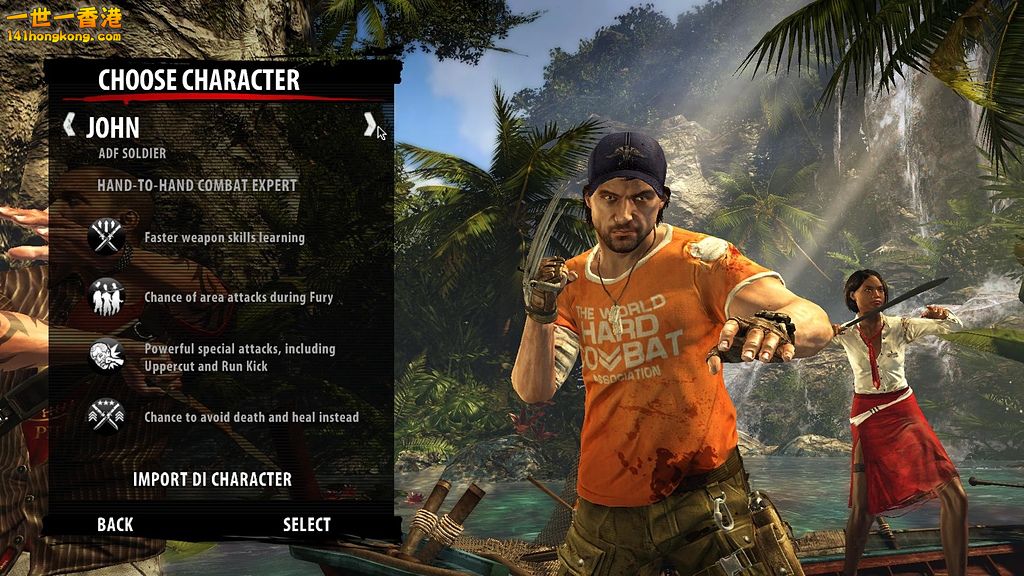Choose Import DI Character option
This screenshot has width=1024, height=576.
[x=212, y=479]
